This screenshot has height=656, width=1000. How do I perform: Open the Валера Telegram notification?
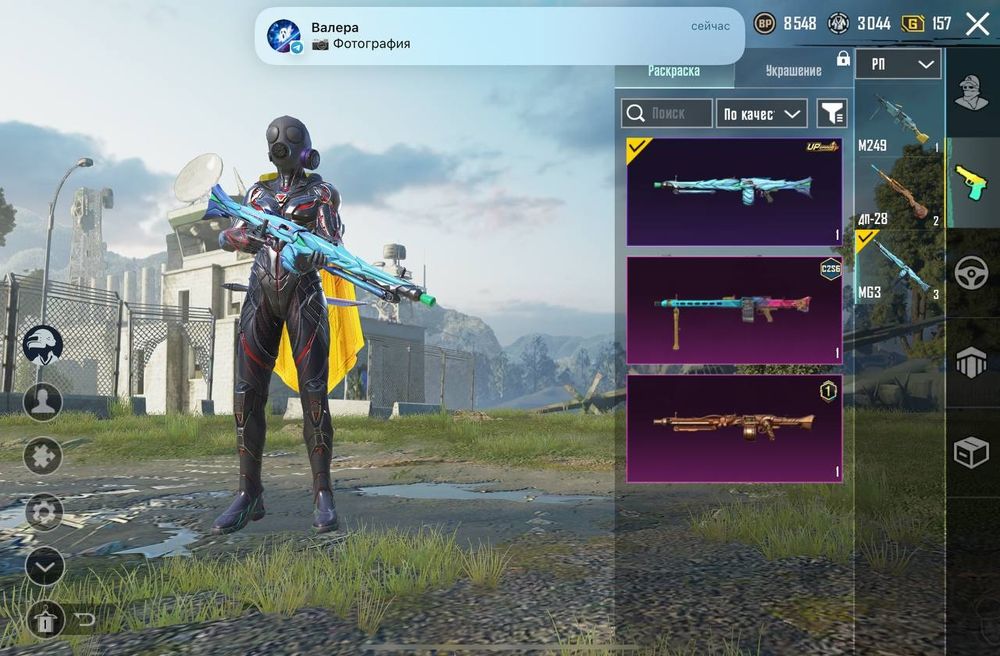[499, 36]
